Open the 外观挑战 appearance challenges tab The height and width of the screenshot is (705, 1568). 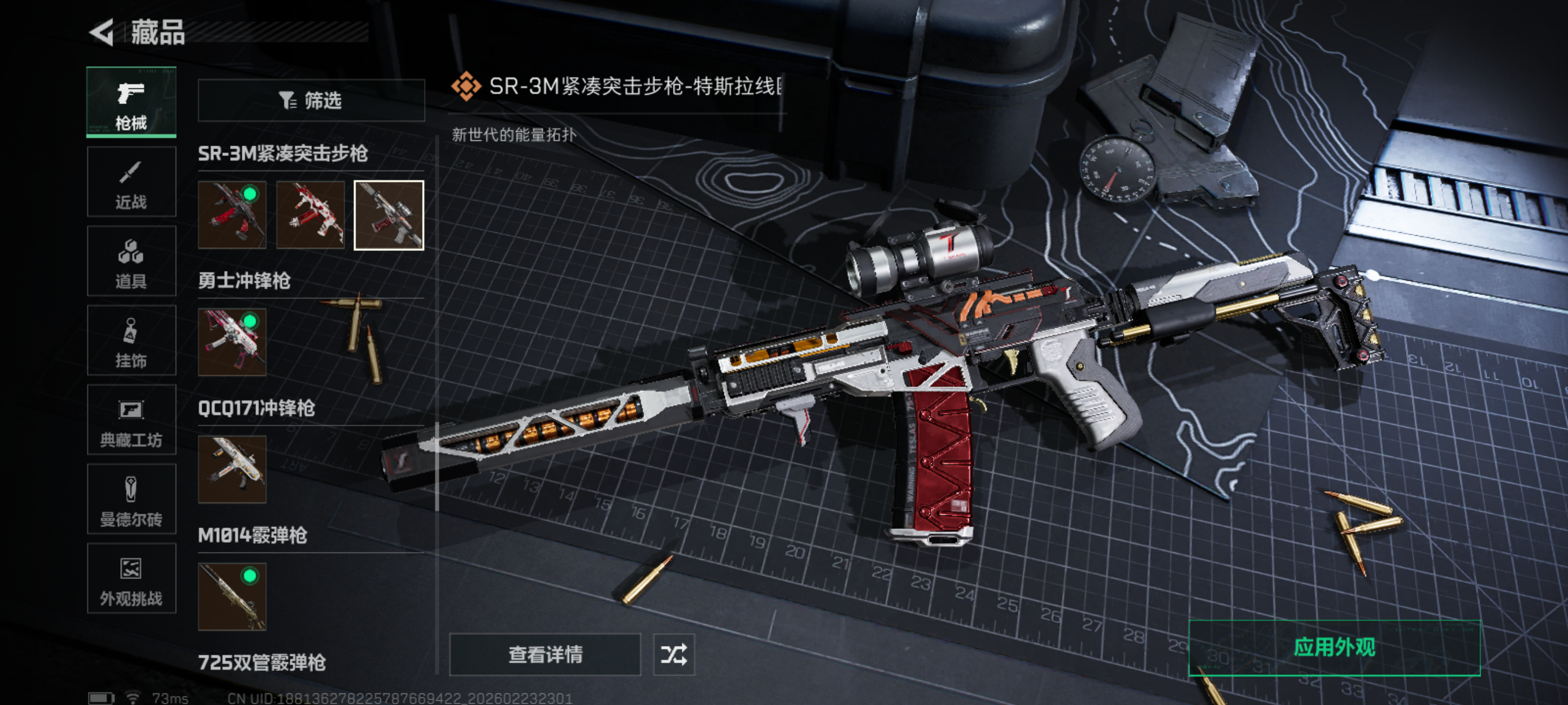pos(131,578)
